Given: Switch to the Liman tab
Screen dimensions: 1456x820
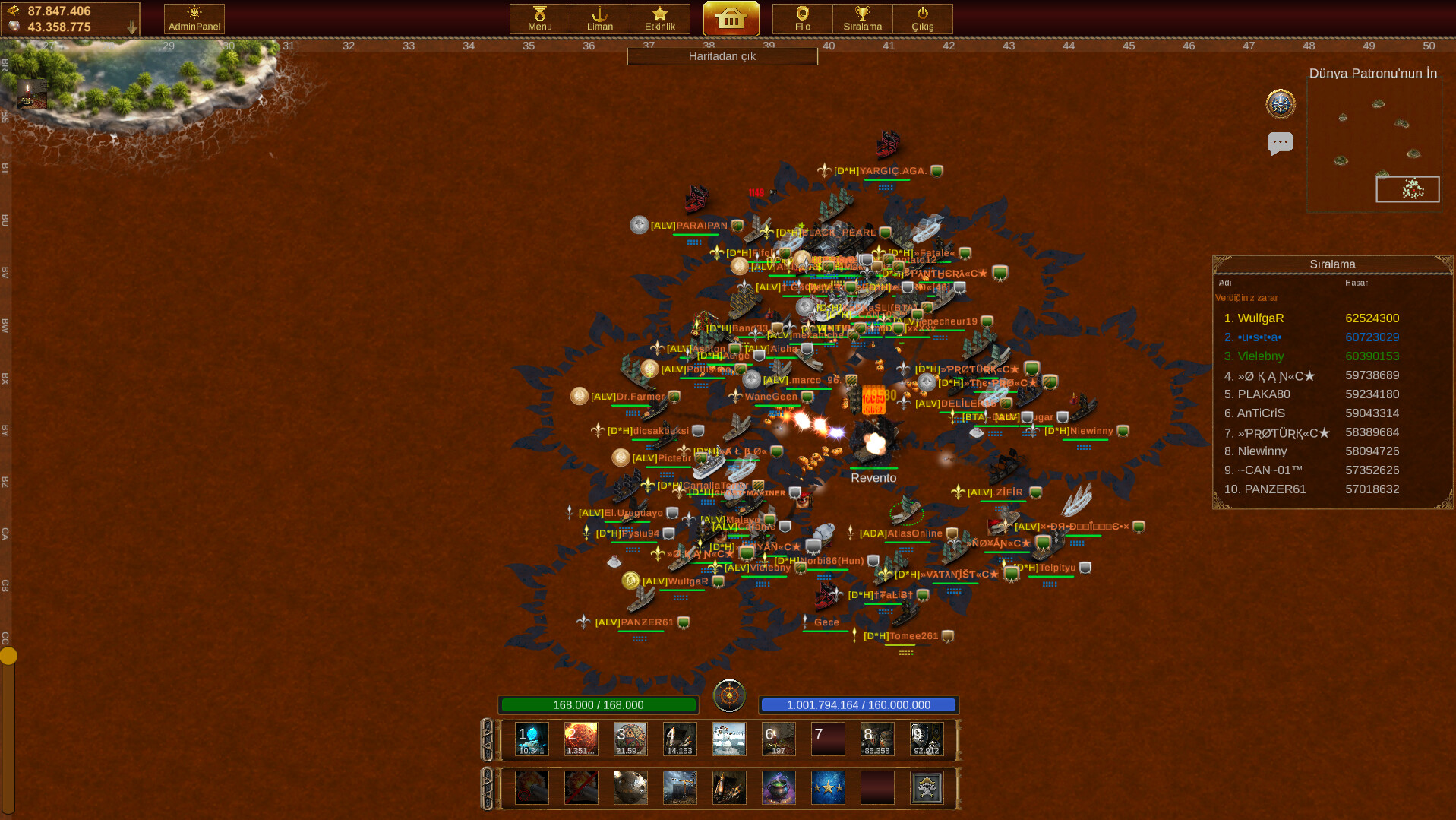Looking at the screenshot, I should [x=599, y=18].
